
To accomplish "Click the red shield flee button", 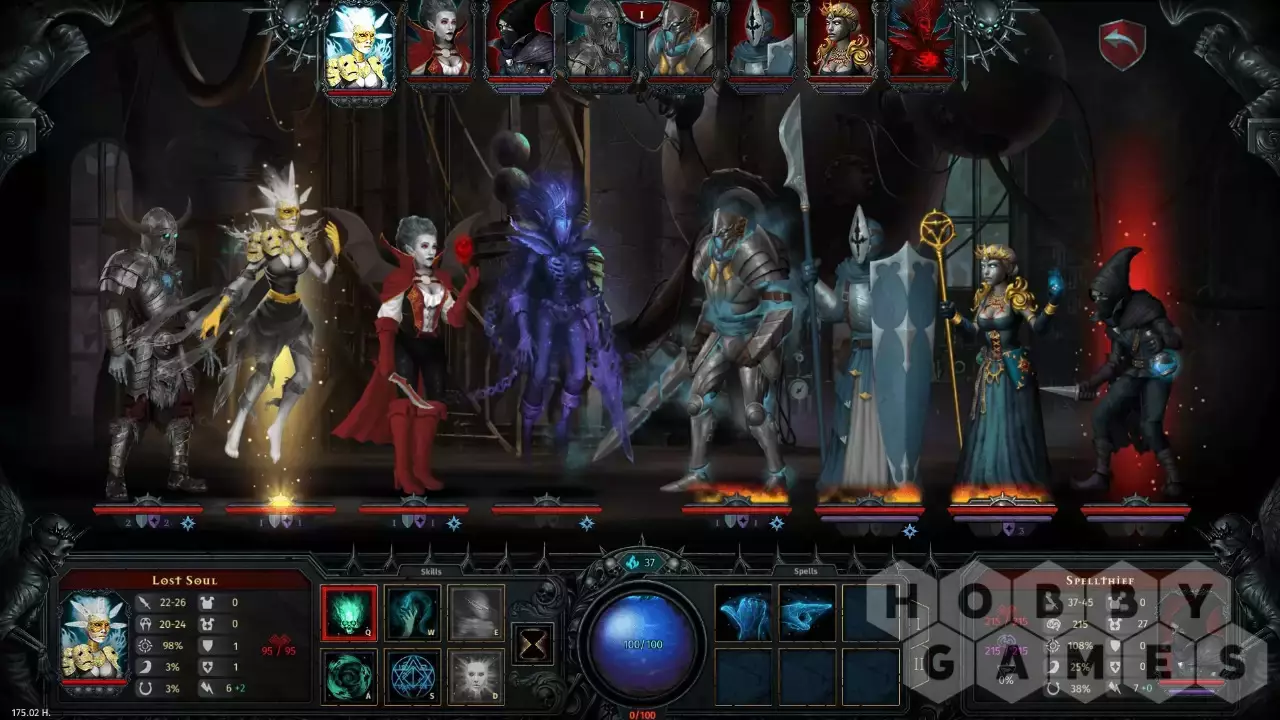I will tap(1122, 45).
